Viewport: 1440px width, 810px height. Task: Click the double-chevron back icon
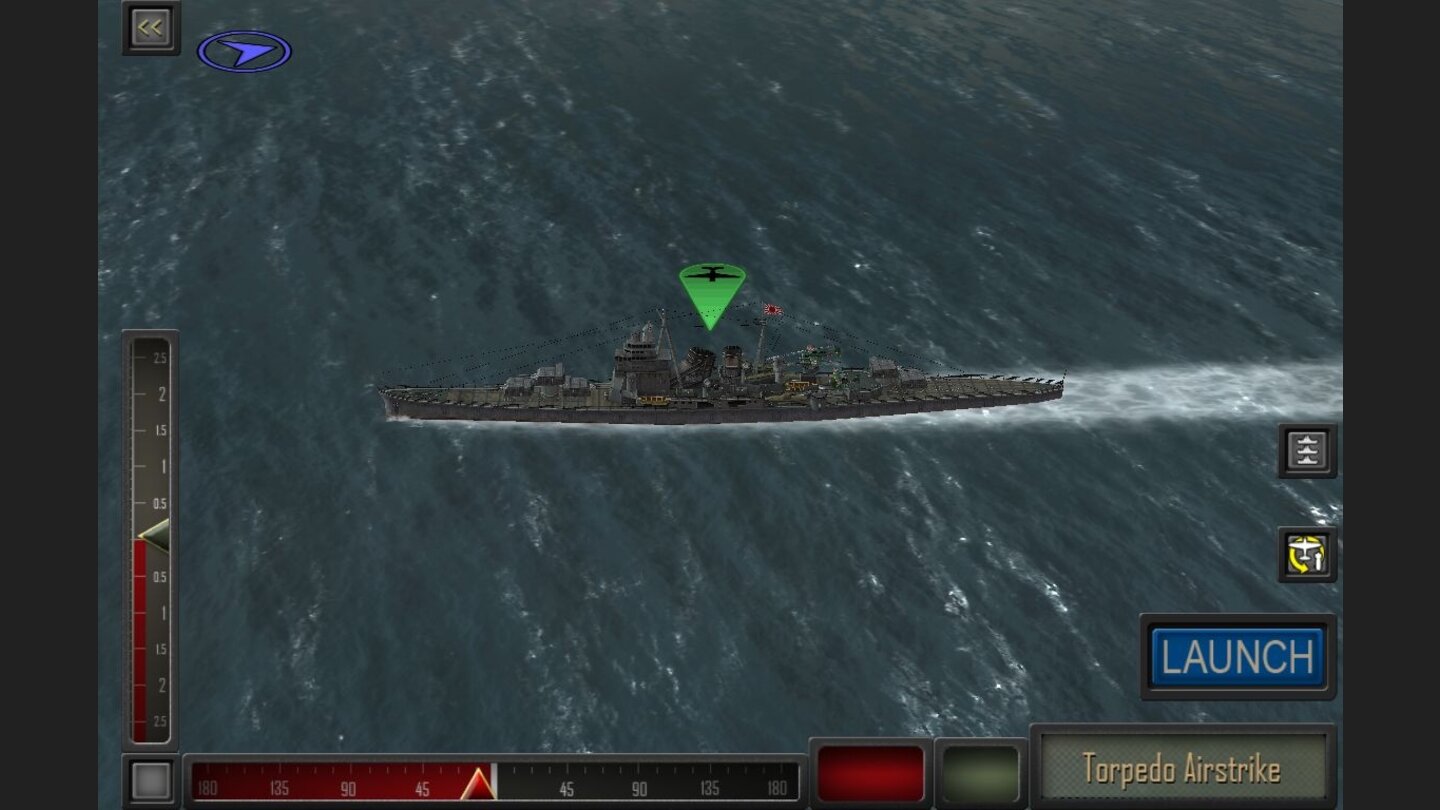[x=150, y=26]
